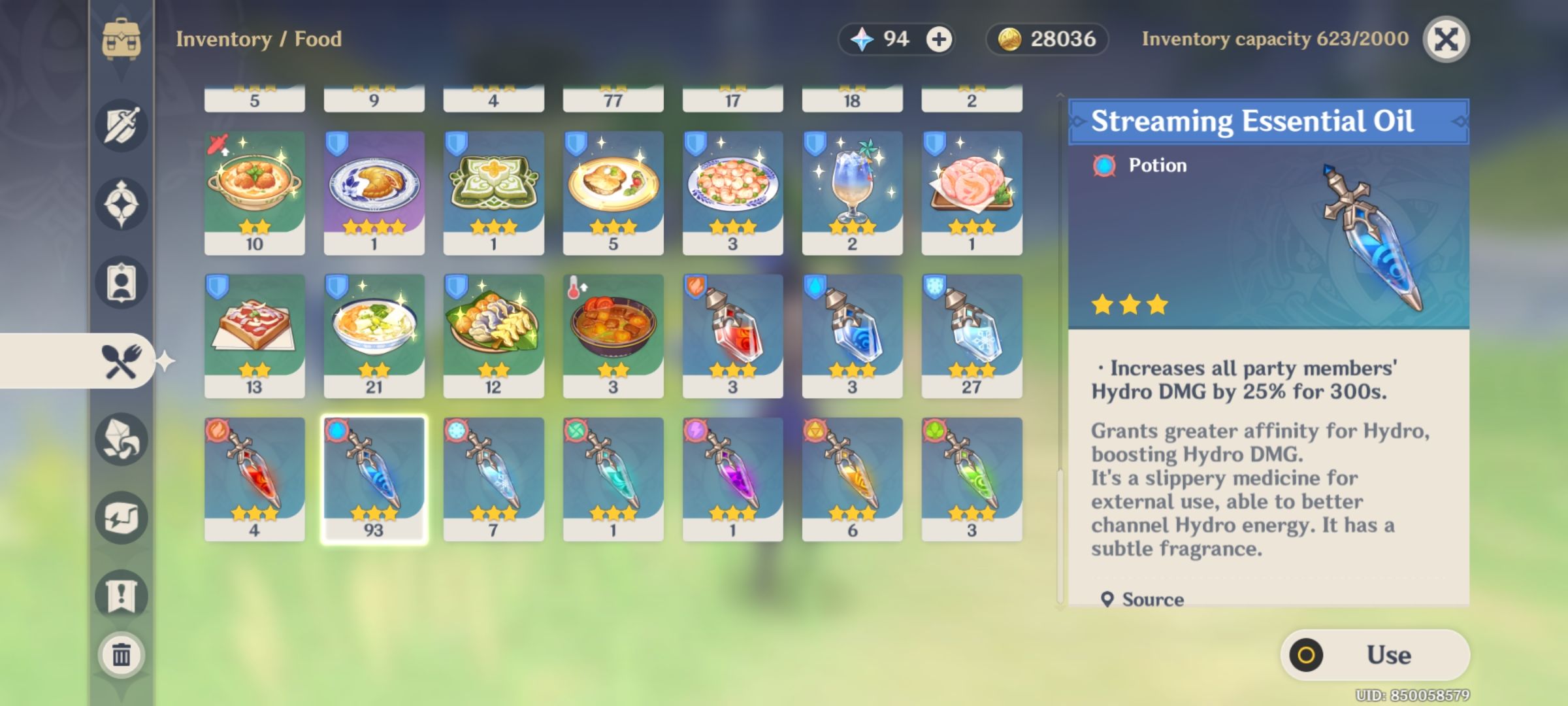Click the plus to purchase more Primogems
1568x706 pixels.
[939, 39]
